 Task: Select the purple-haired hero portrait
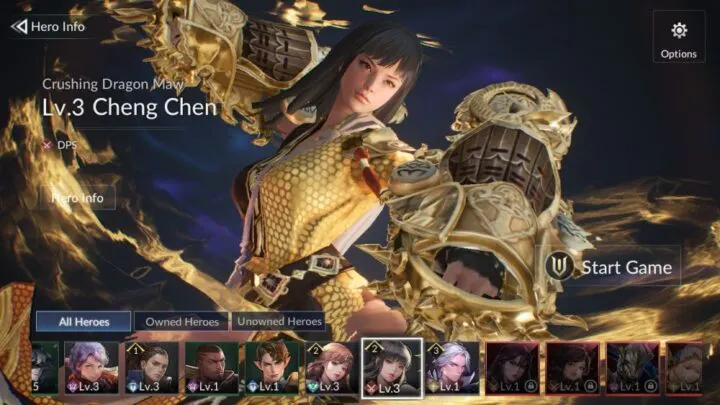pyautogui.click(x=92, y=367)
